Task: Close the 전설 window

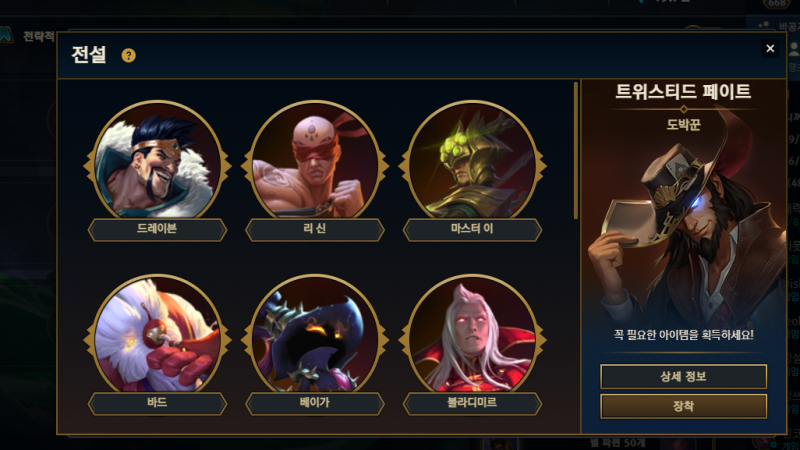Action: 770,48
